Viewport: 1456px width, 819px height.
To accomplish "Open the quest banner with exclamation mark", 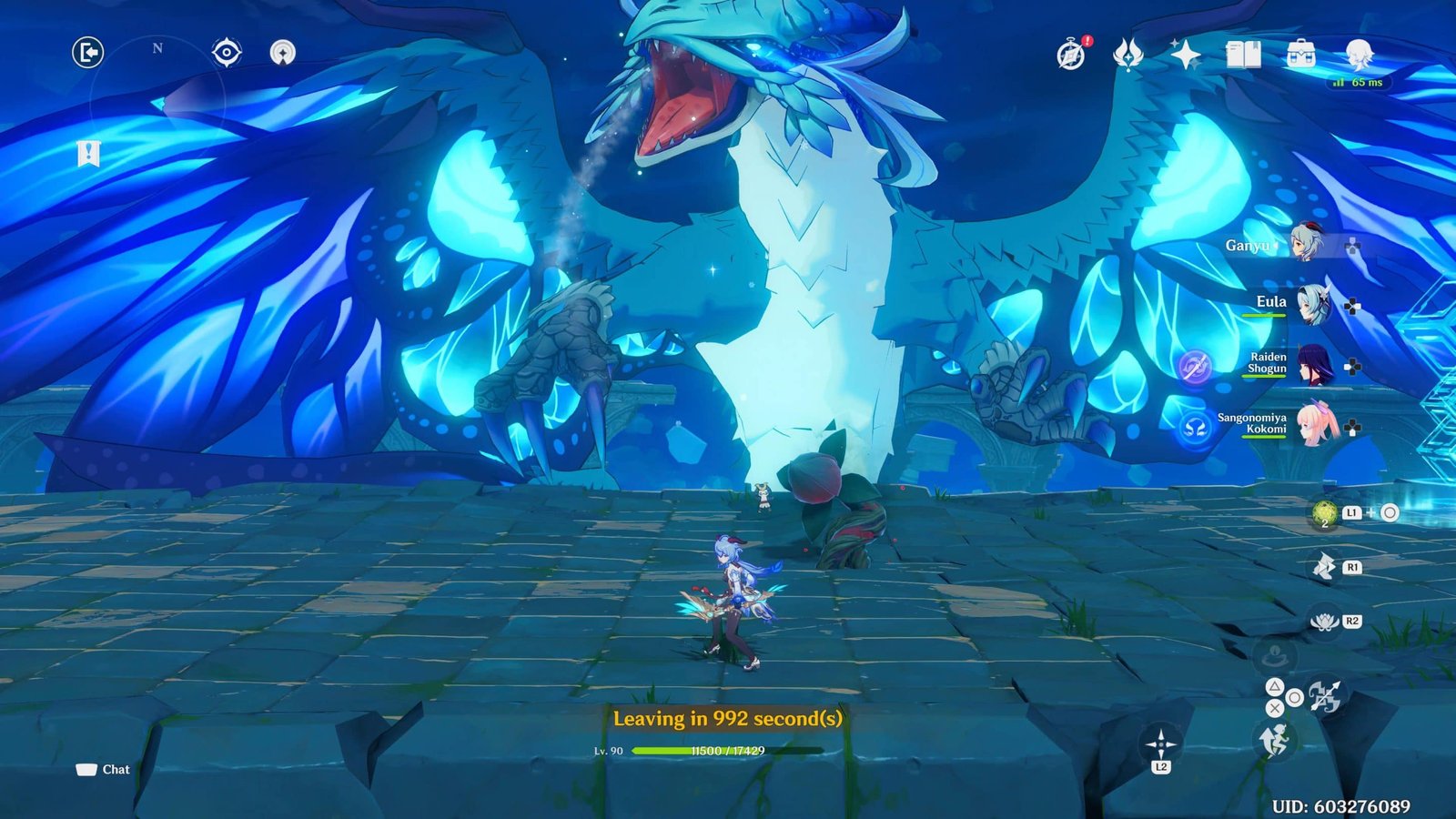I will 88,155.
